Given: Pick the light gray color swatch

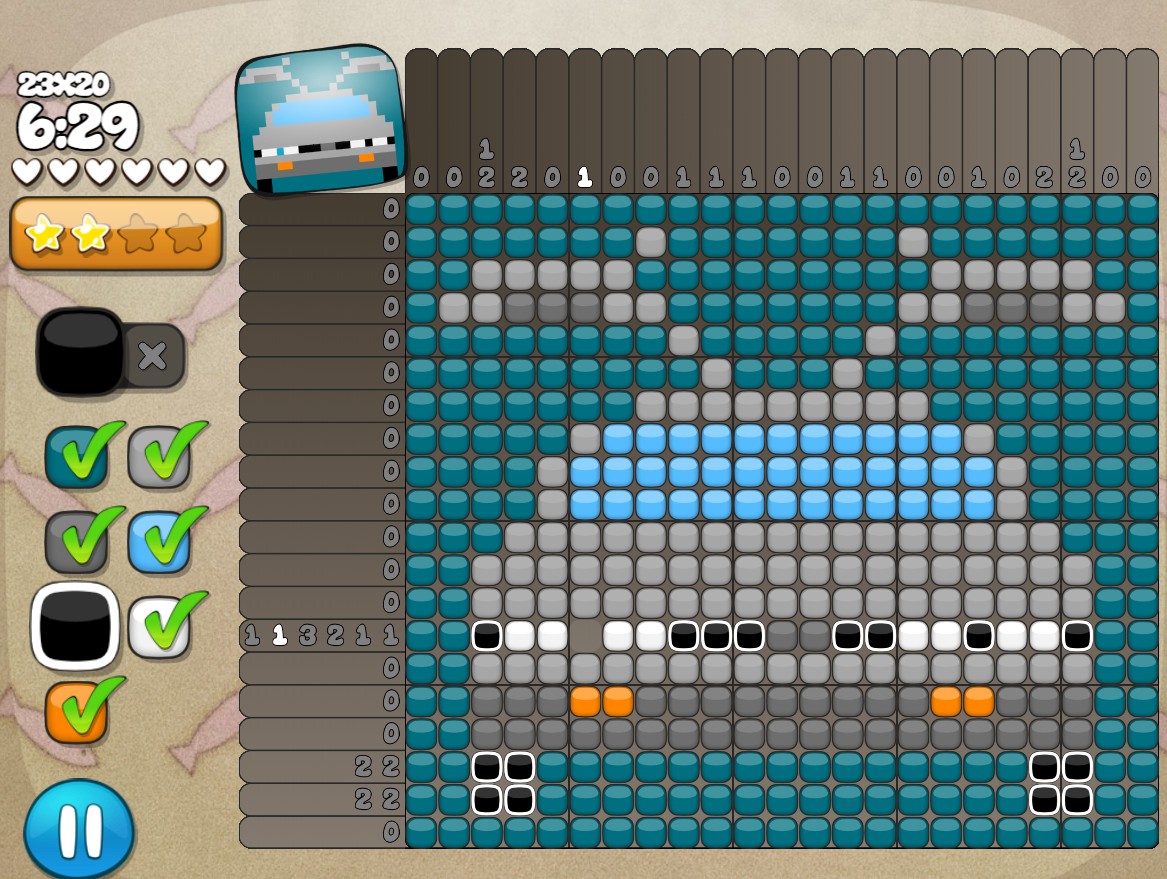Looking at the screenshot, I should pos(159,457).
